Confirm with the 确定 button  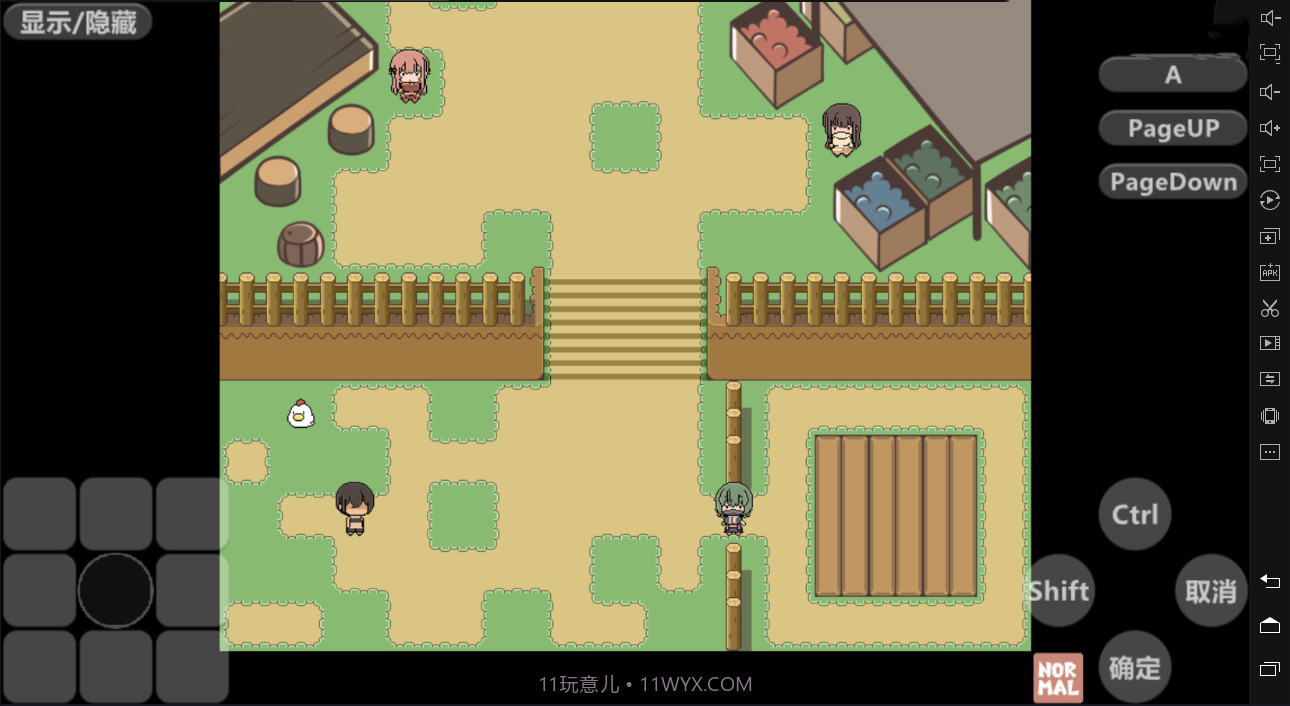pos(1135,667)
